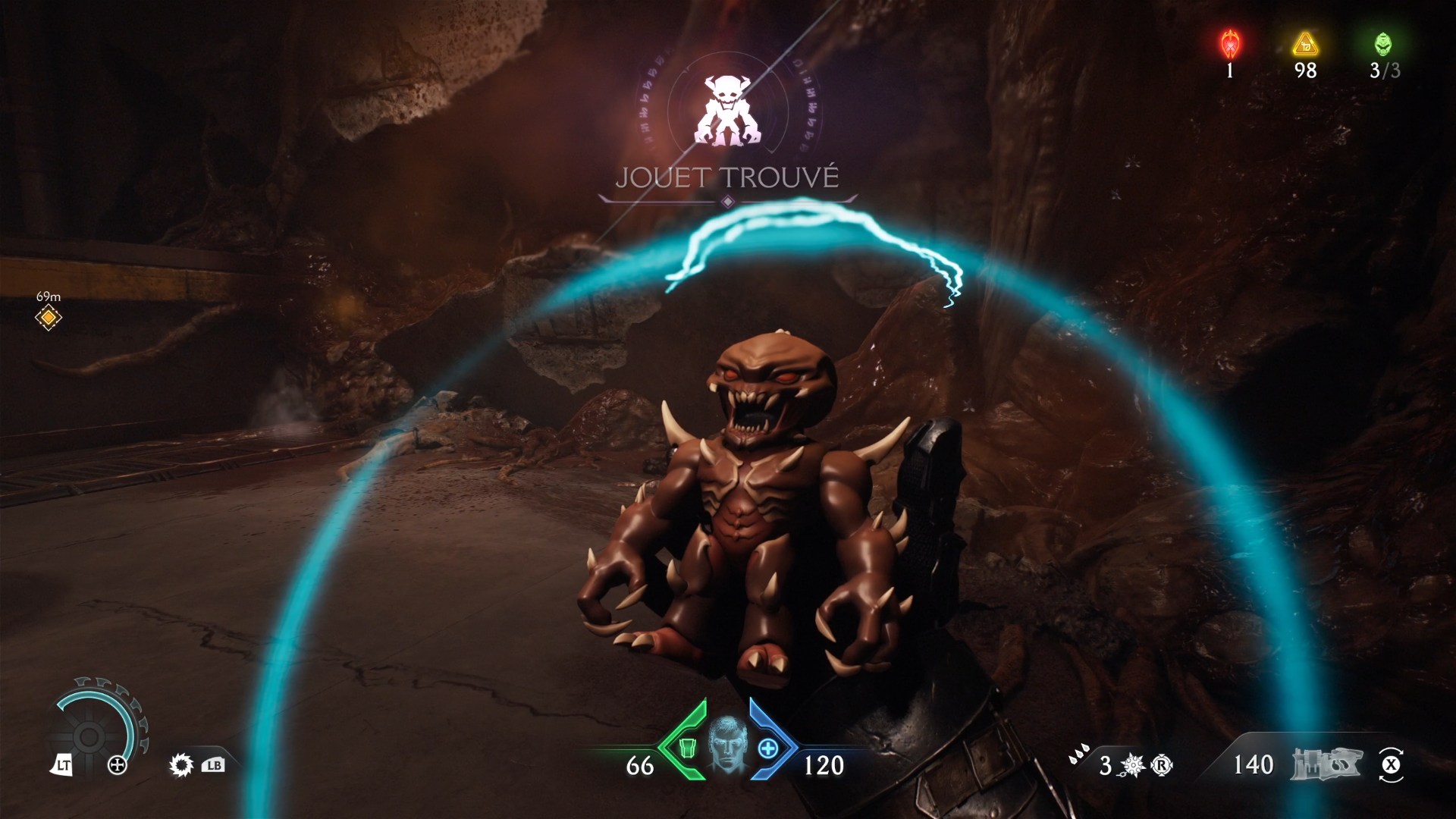The image size is (1456, 819).
Task: Select the frag grenade icon beside the R button
Action: (1133, 764)
